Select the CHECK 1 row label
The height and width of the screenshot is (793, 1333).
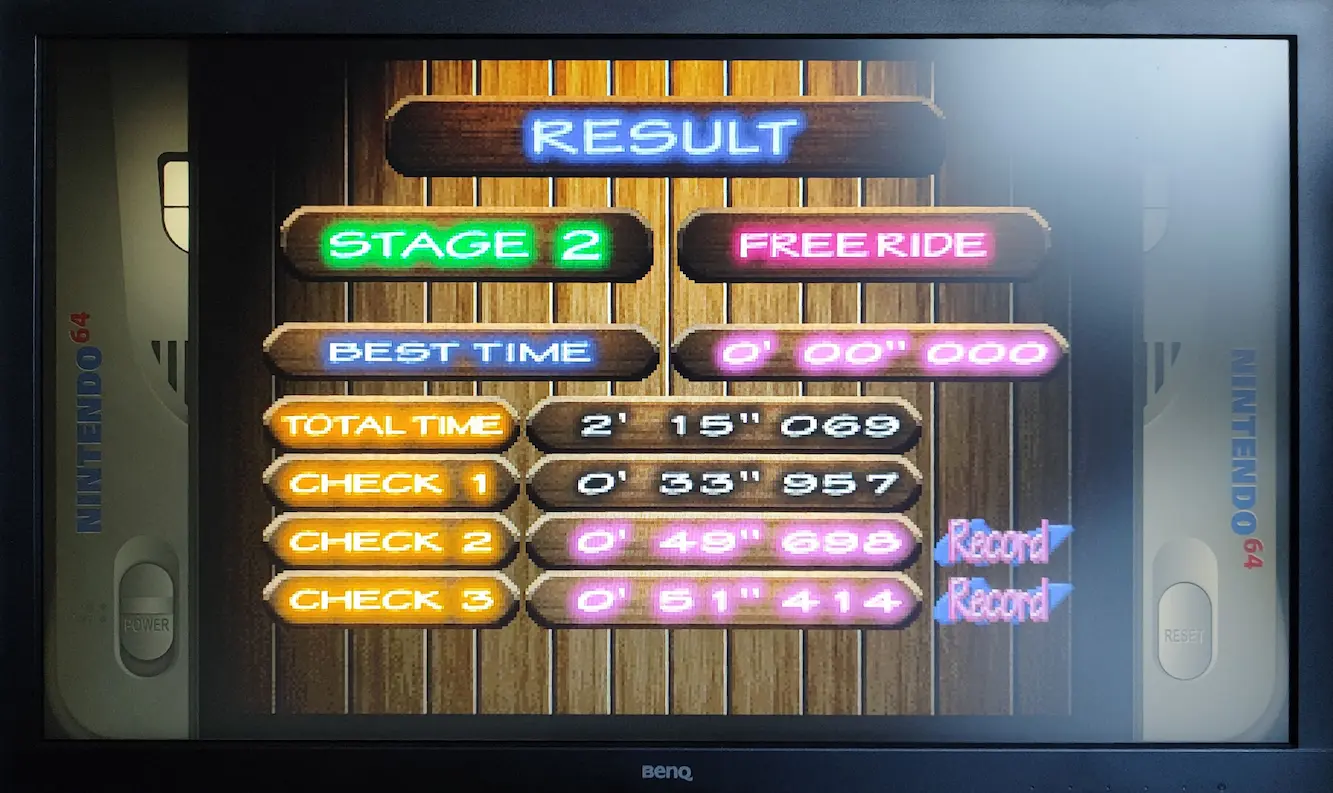tap(392, 484)
